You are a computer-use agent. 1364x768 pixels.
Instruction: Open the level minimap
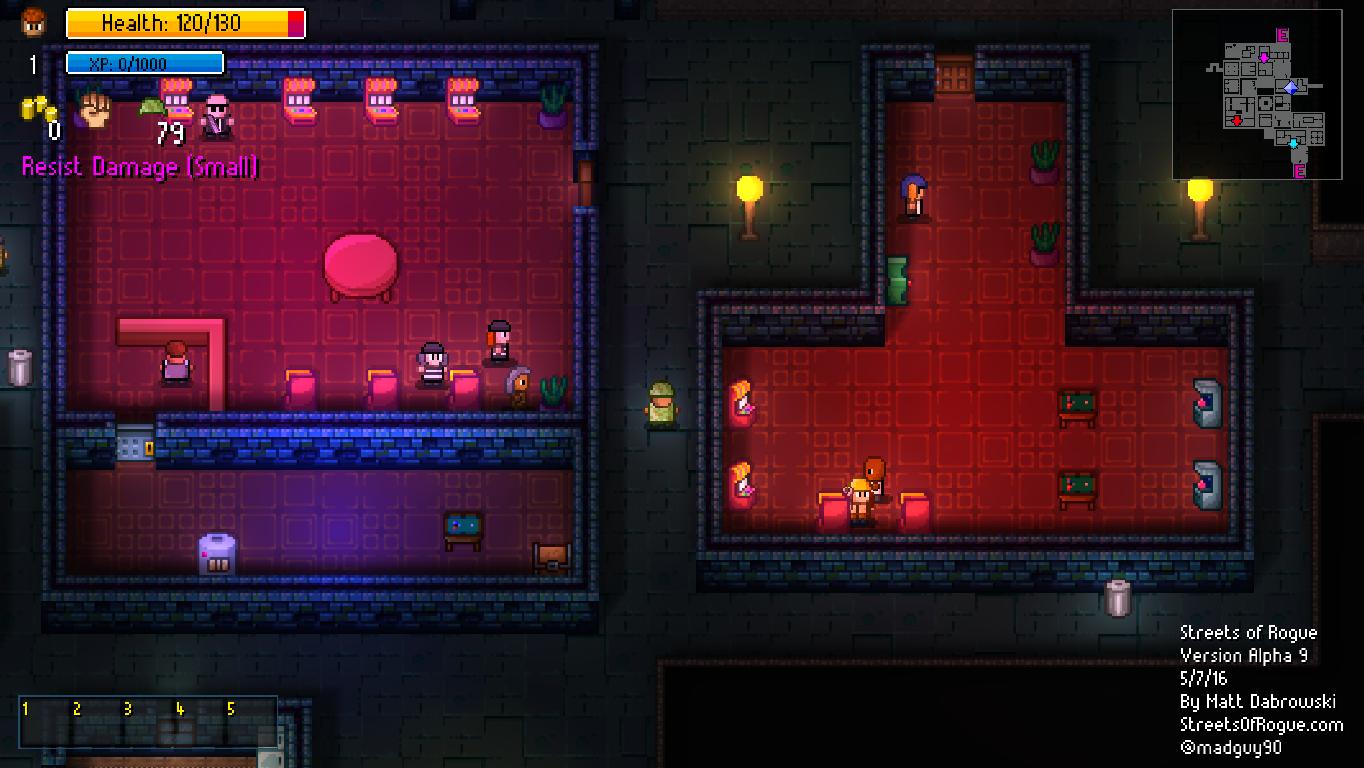coord(1257,94)
